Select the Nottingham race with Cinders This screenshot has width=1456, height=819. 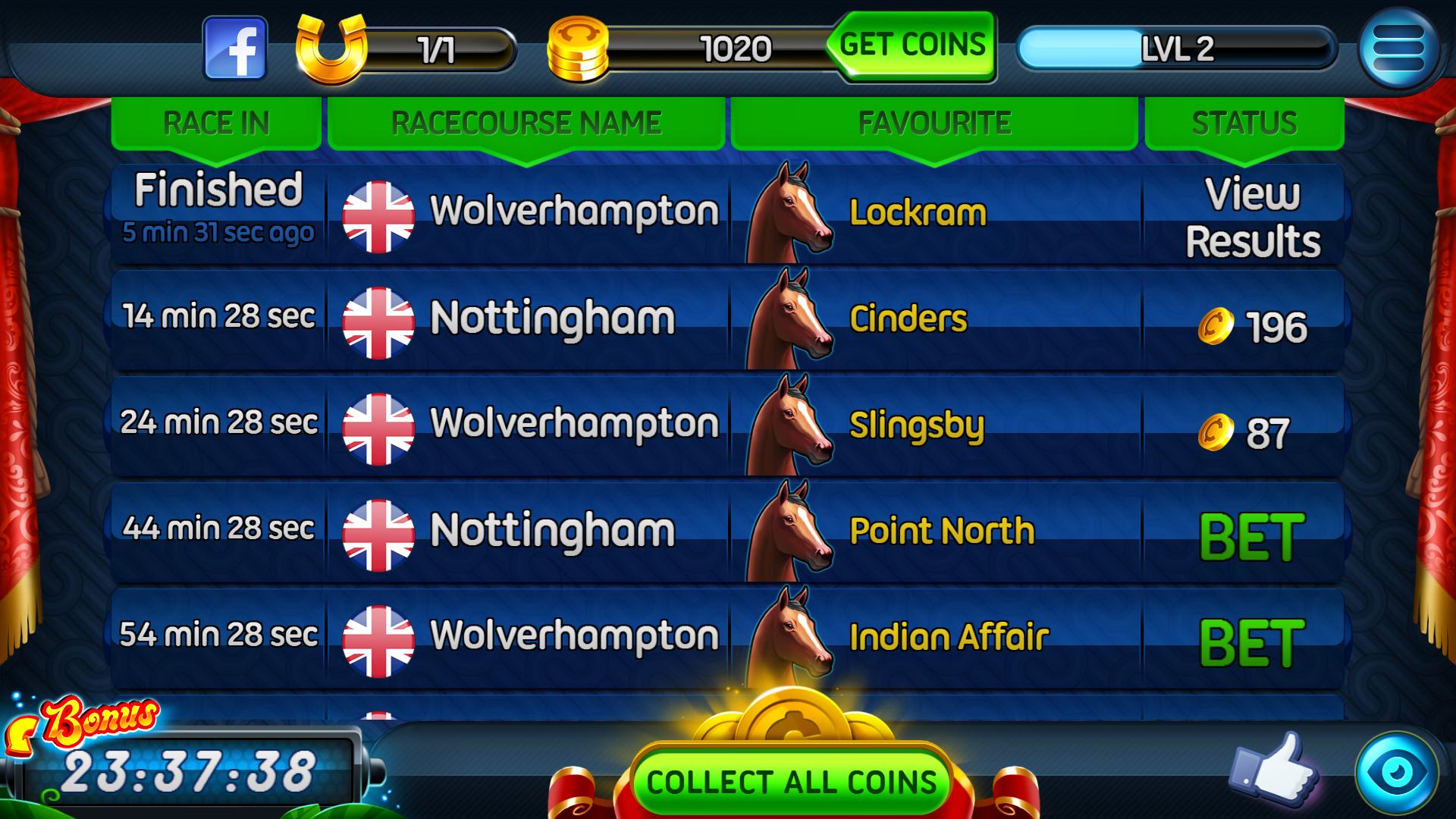(551, 318)
